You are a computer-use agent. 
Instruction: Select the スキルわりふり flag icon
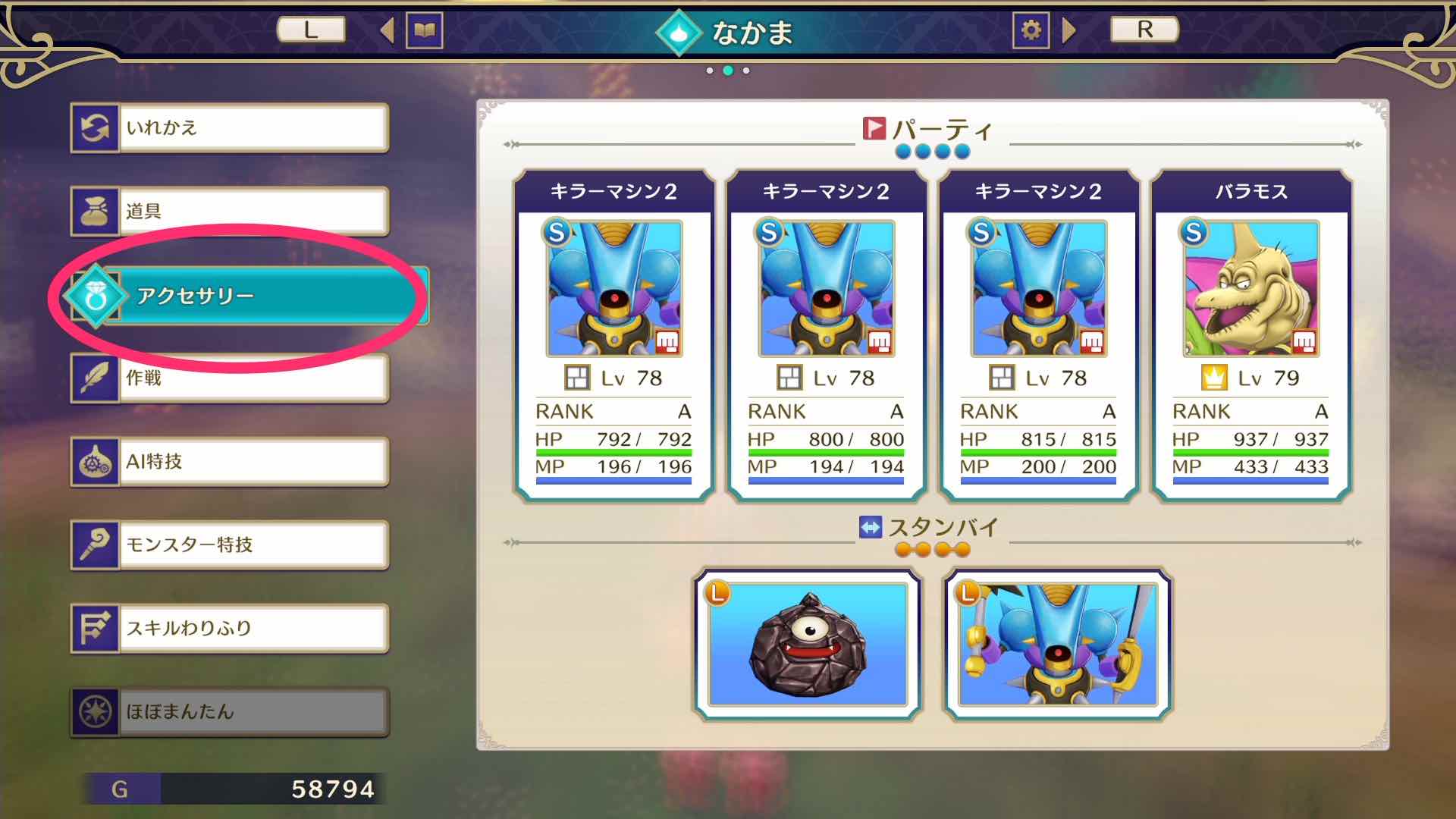(x=96, y=627)
